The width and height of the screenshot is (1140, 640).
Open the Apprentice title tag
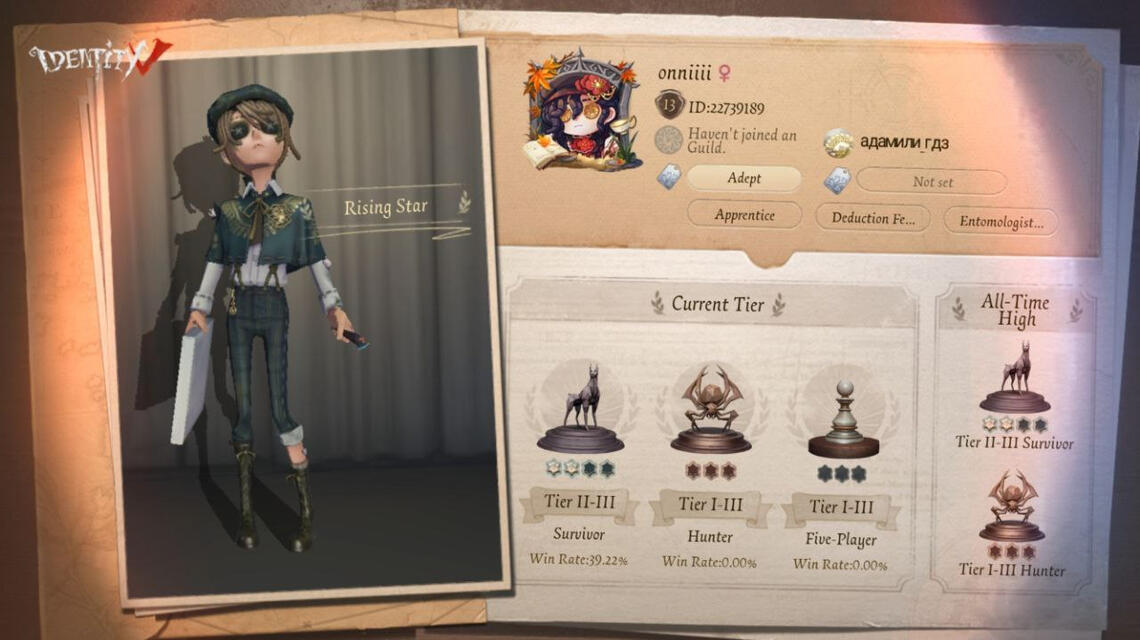coord(744,215)
